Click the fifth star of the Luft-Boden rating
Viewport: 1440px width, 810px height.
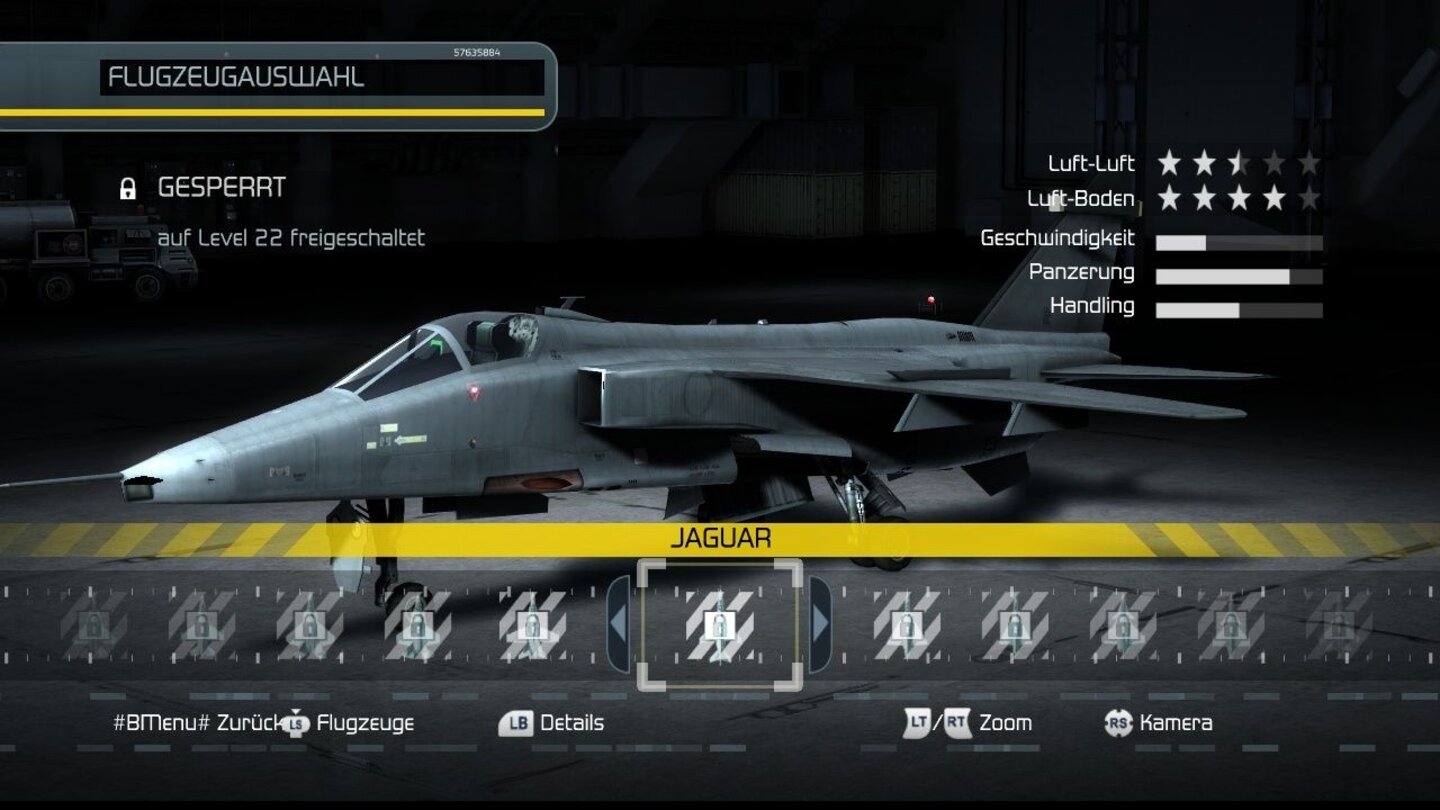[x=1312, y=198]
